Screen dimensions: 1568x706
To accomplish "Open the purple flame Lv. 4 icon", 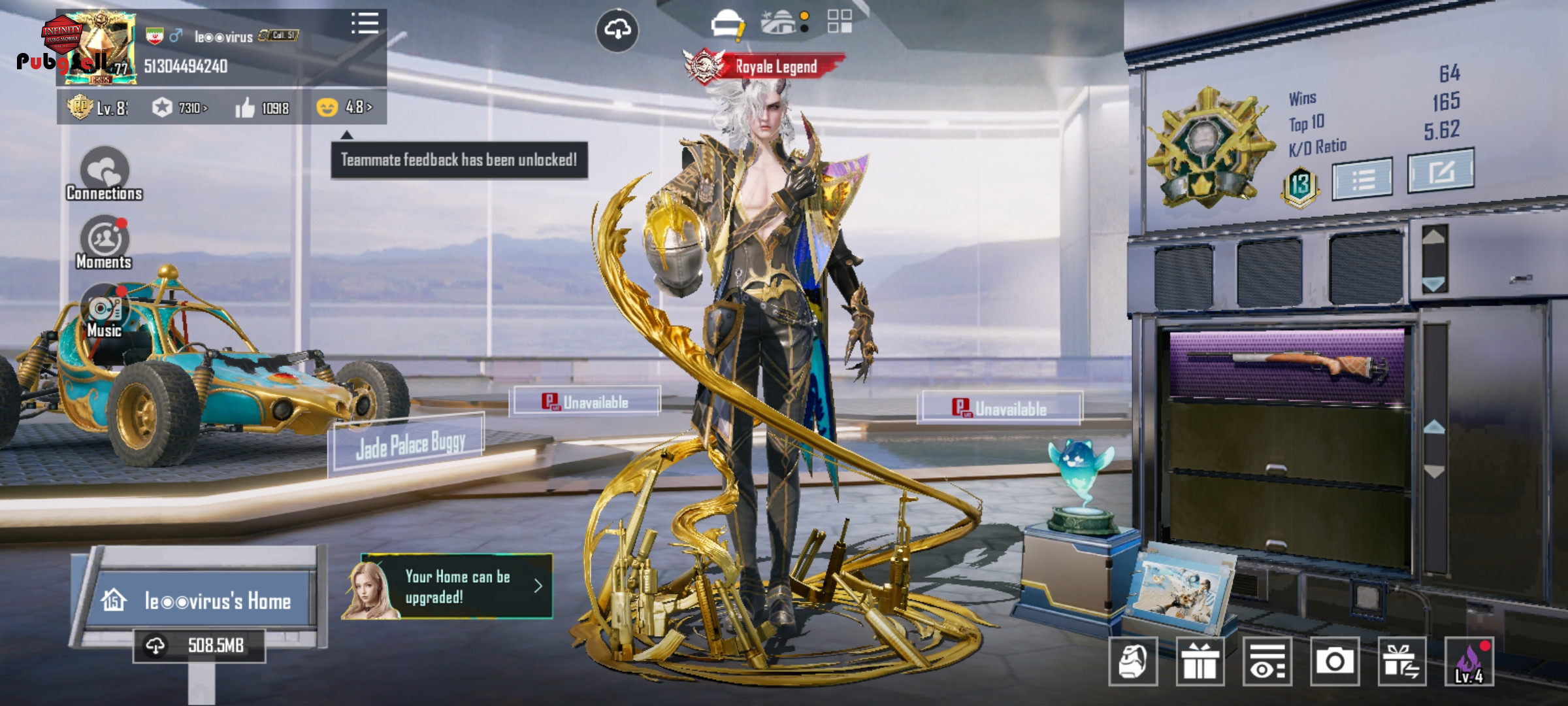I will (x=1469, y=661).
